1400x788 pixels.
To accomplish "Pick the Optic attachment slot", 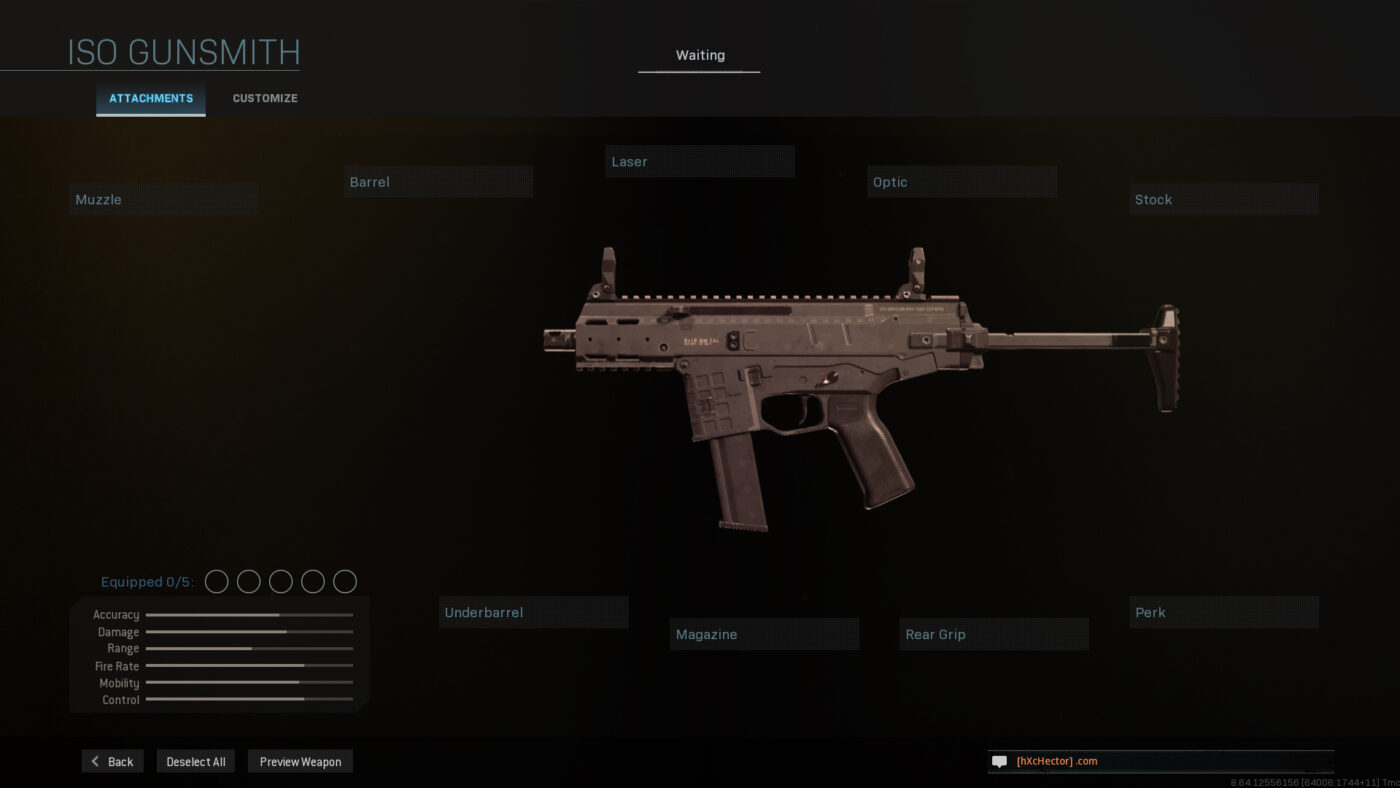I will 961,182.
